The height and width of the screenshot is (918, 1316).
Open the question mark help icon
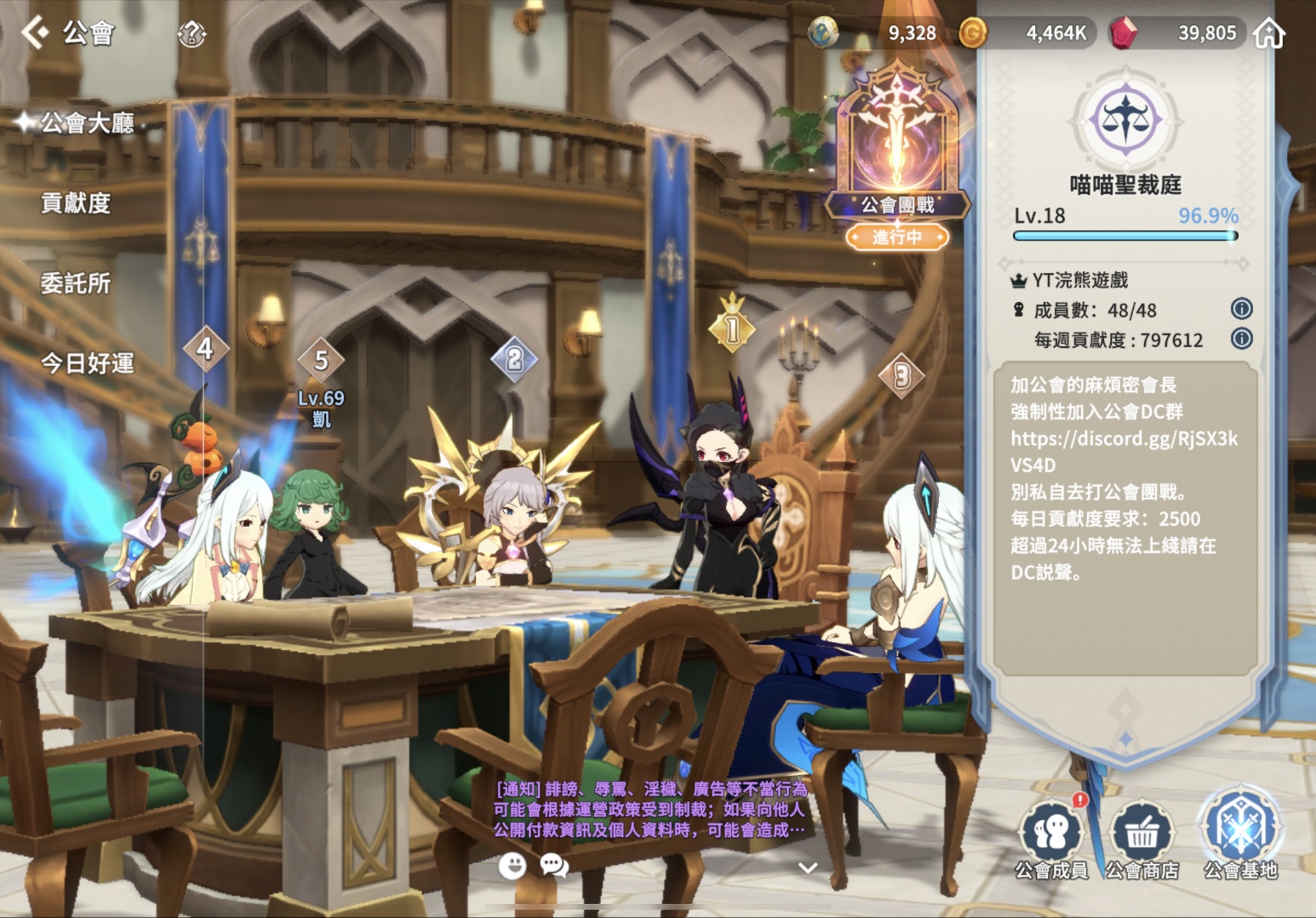click(x=192, y=34)
